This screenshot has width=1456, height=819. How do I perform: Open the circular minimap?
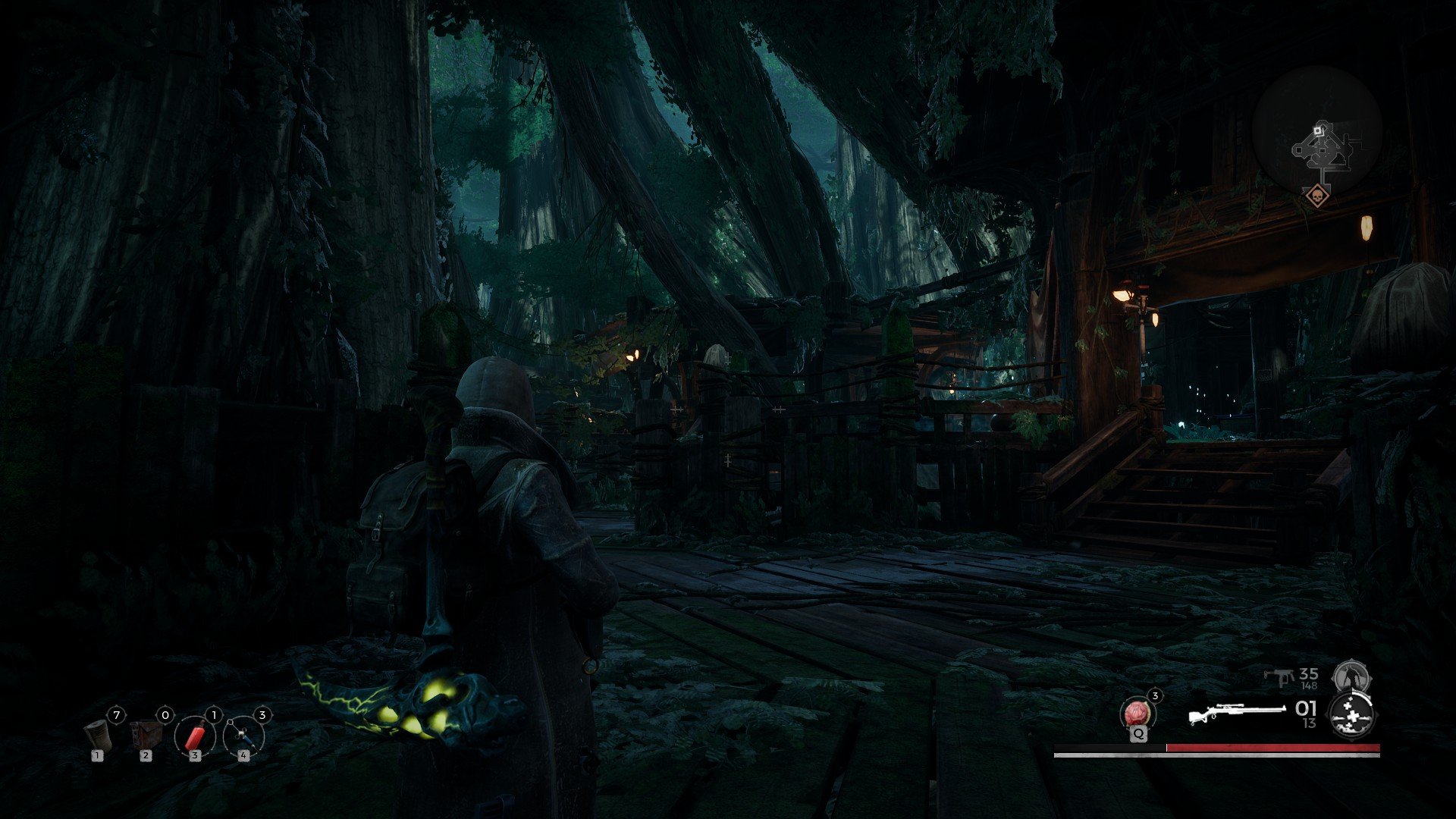coord(1317,130)
